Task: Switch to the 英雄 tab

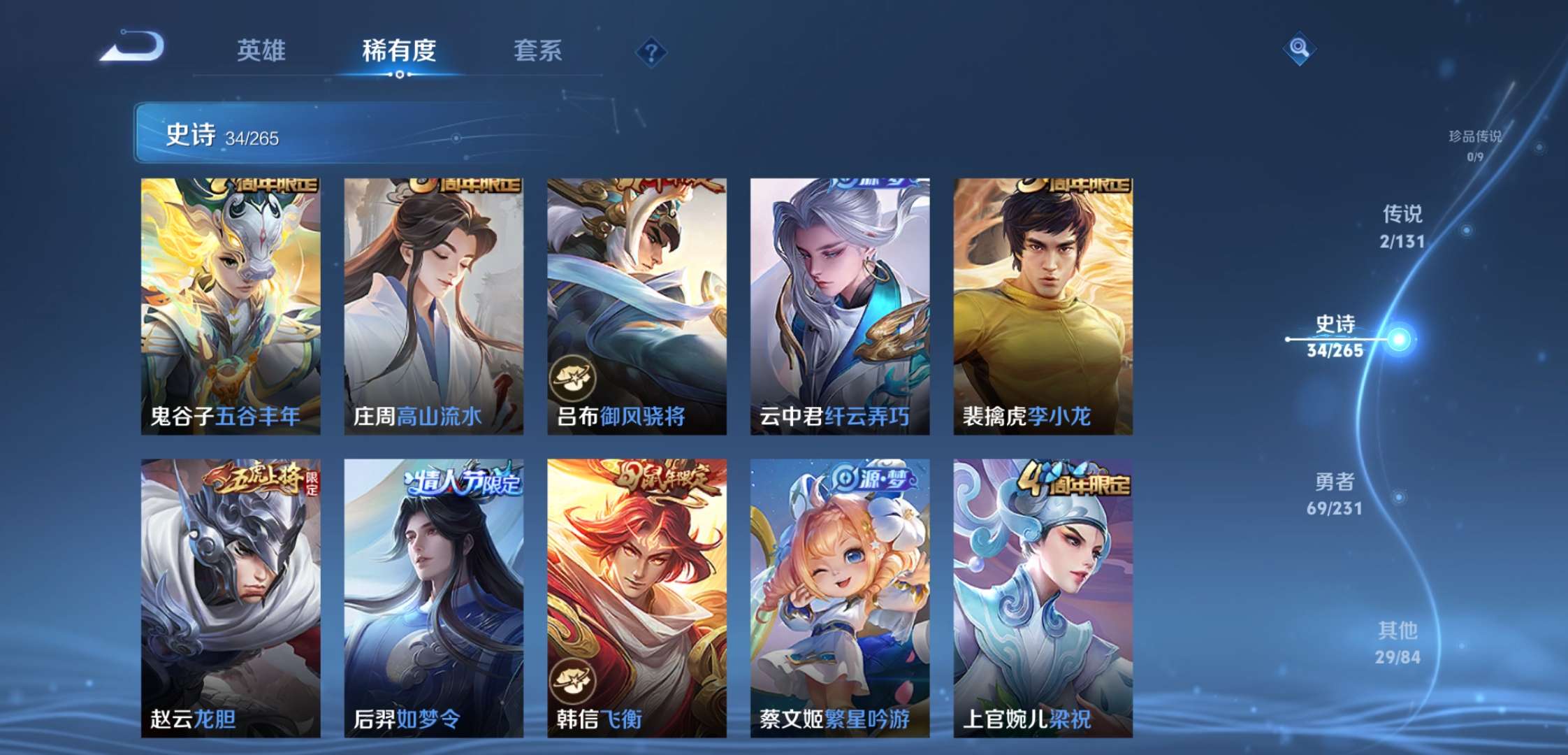Action: 263,50
